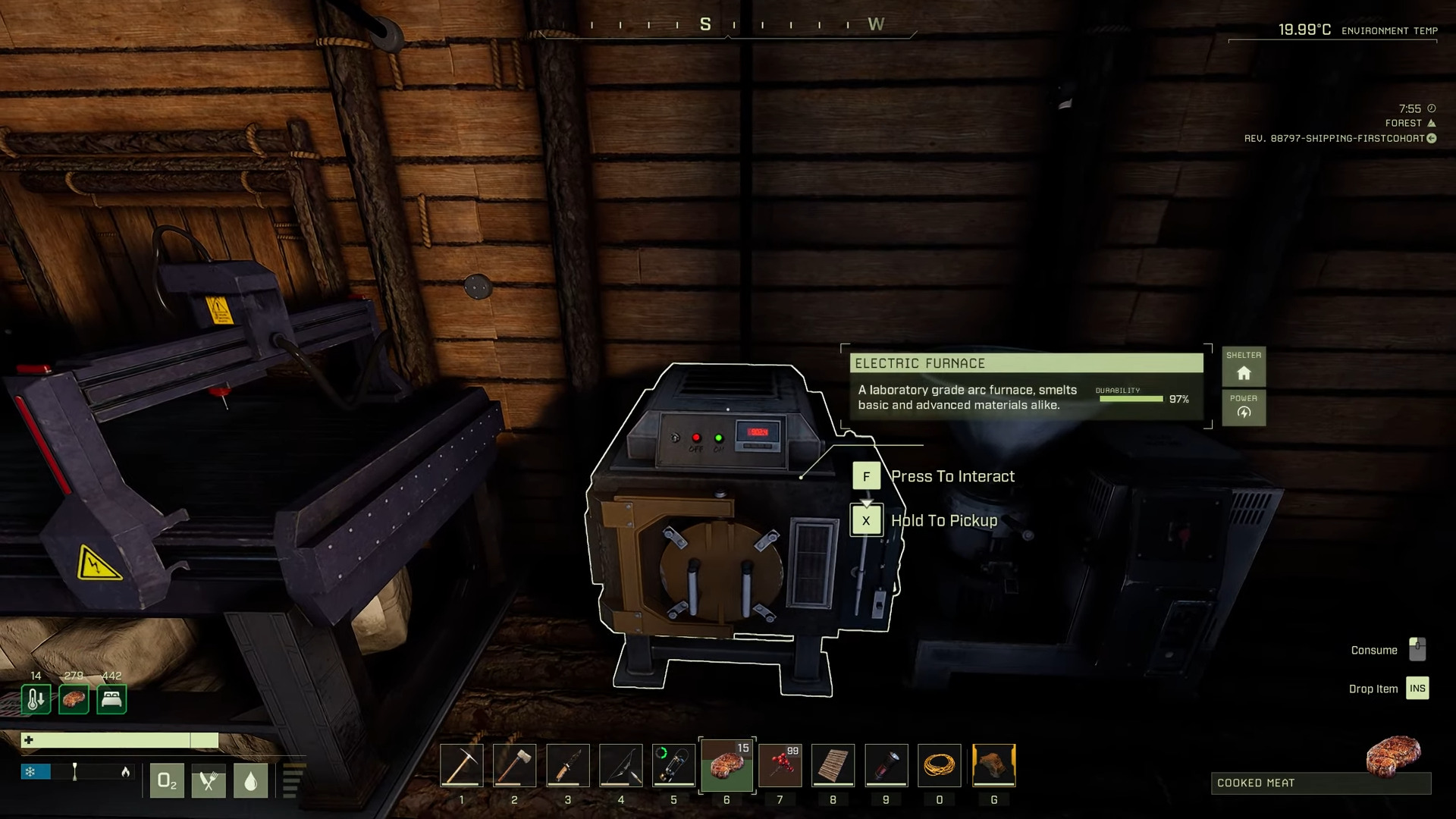Pick the lantern in hotbar slot 5
1456x819 pixels.
click(x=673, y=765)
